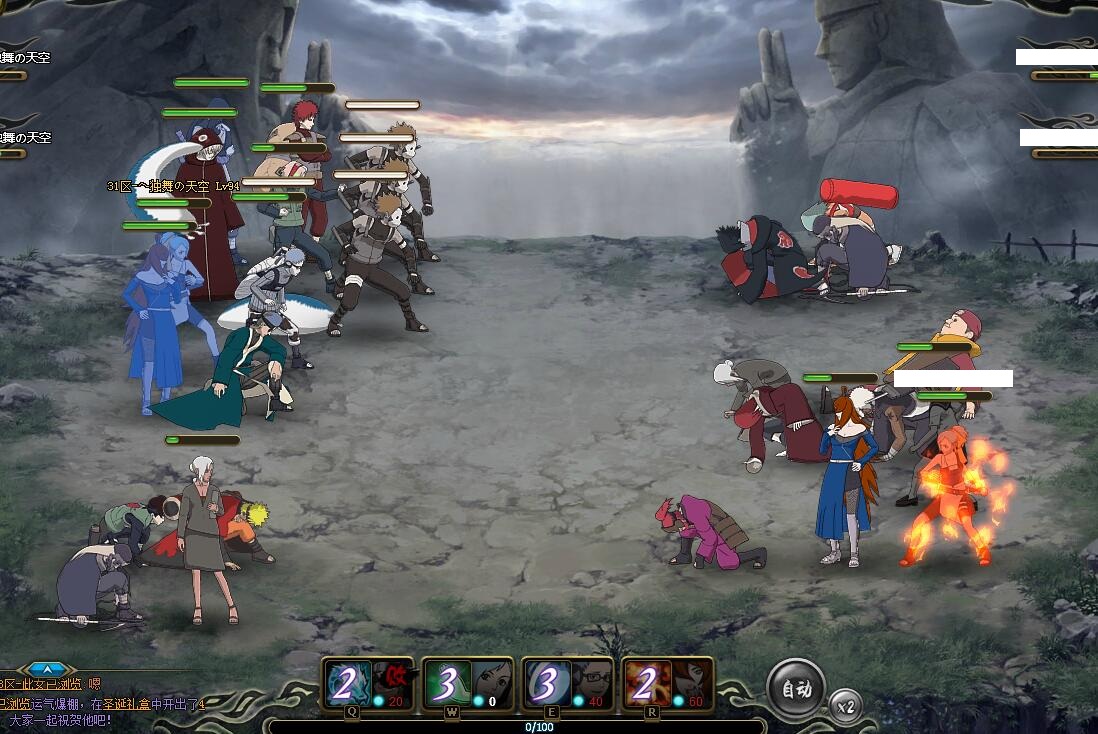Image resolution: width=1098 pixels, height=734 pixels.
Task: Expand the chat panel with the blue arrow
Action: [x=49, y=669]
